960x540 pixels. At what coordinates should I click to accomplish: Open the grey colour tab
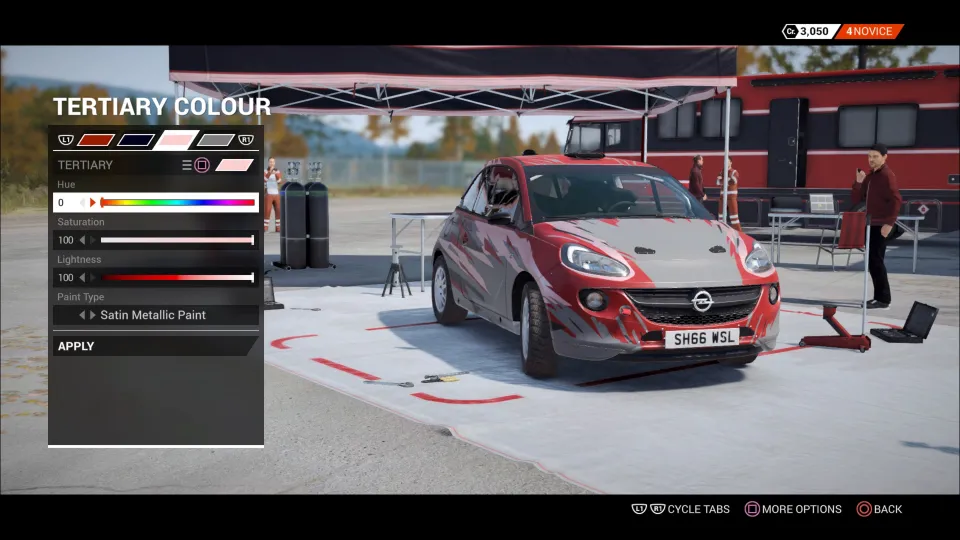tap(215, 140)
